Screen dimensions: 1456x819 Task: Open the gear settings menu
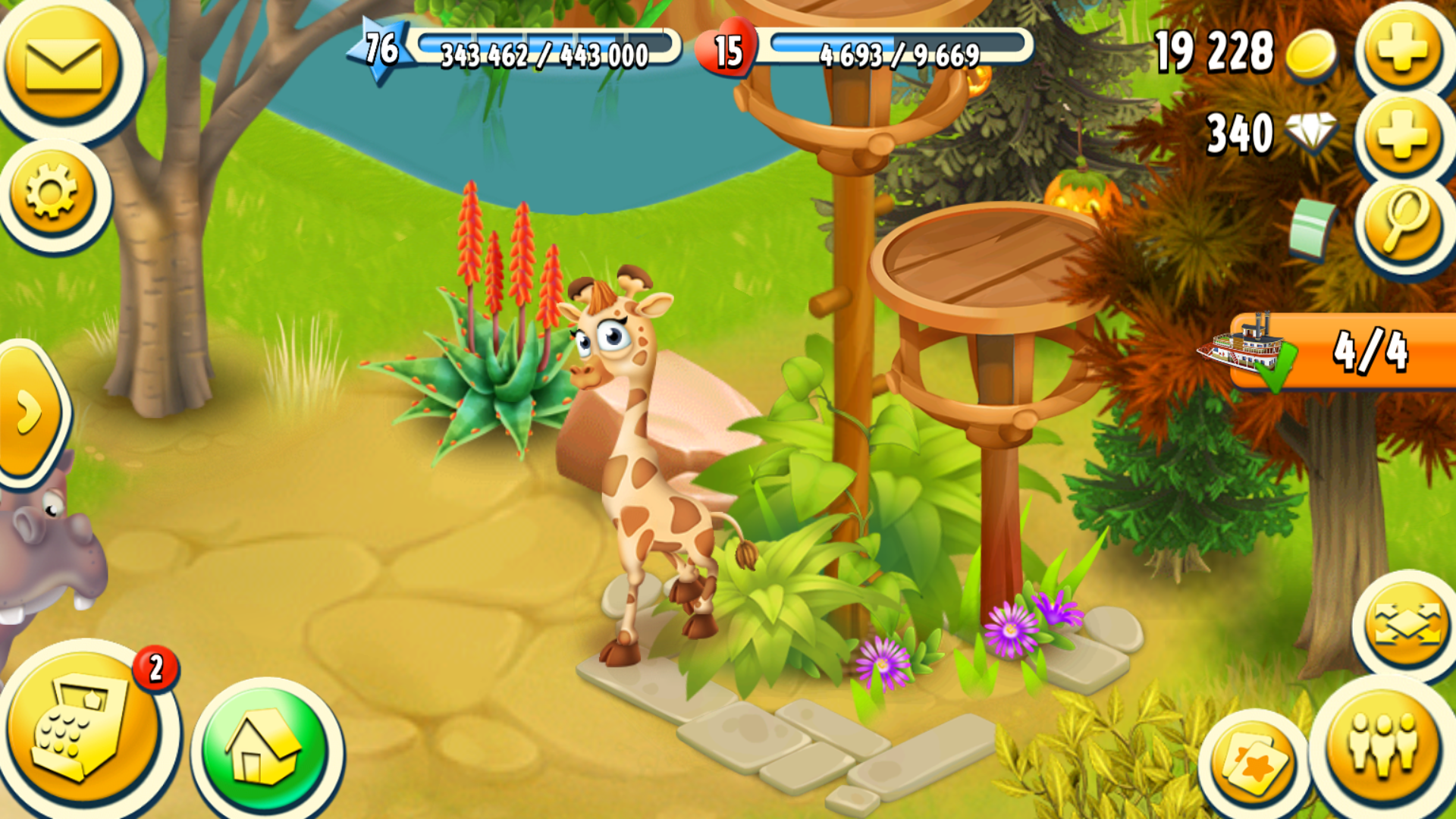coord(52,193)
